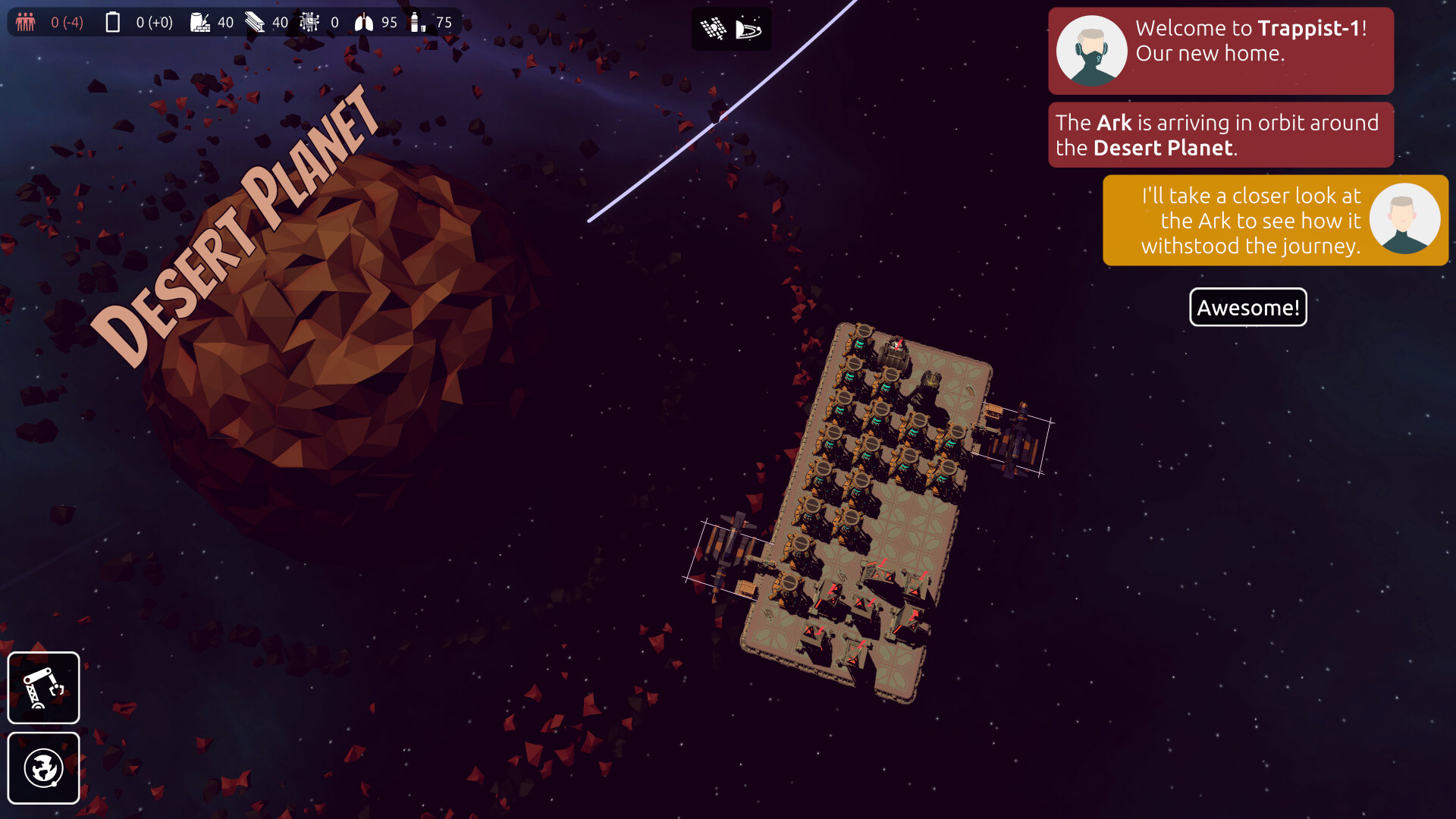This screenshot has width=1456, height=819.
Task: Click the masked advisor avatar
Action: pos(1092,49)
